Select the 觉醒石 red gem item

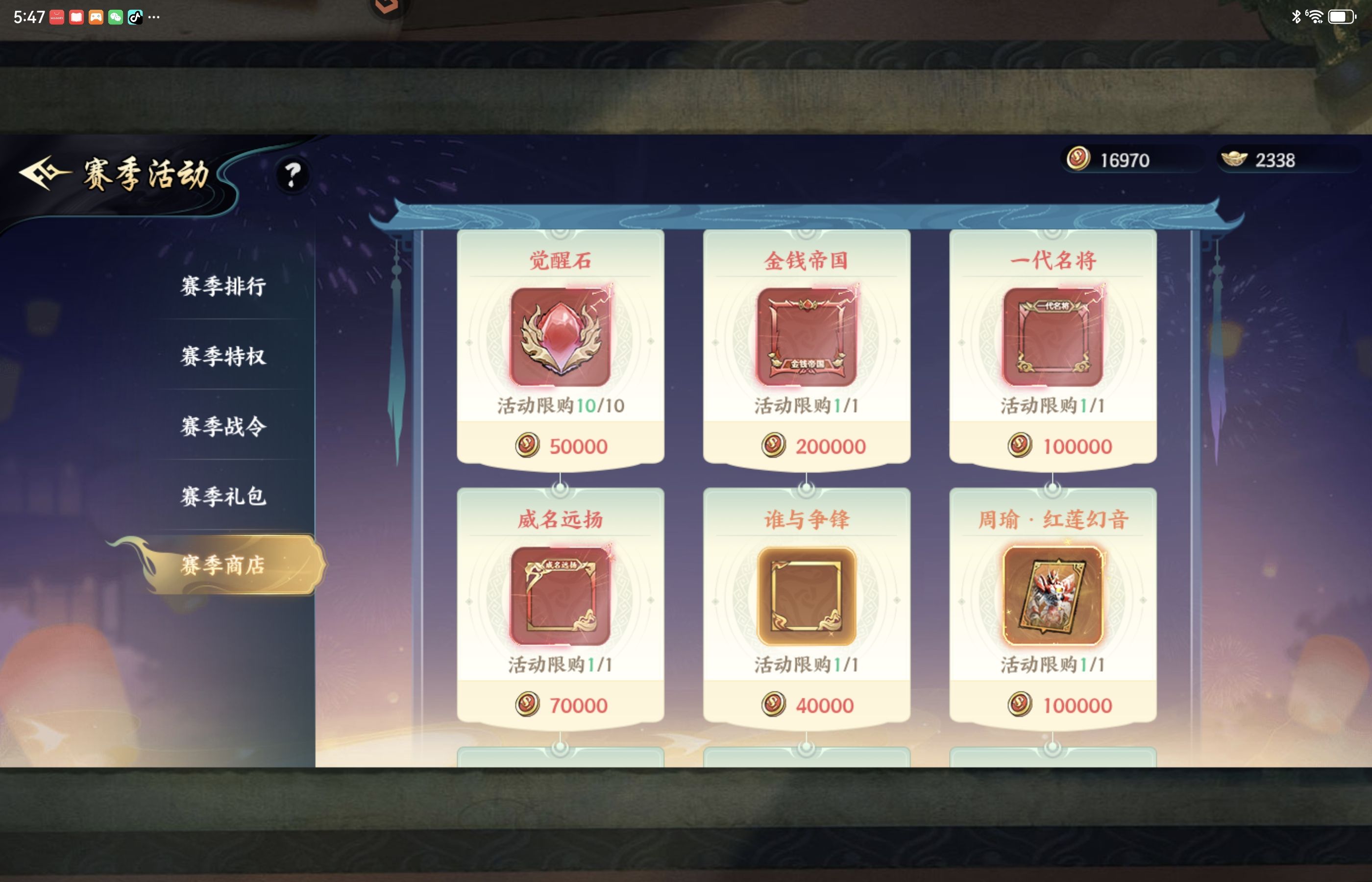560,337
